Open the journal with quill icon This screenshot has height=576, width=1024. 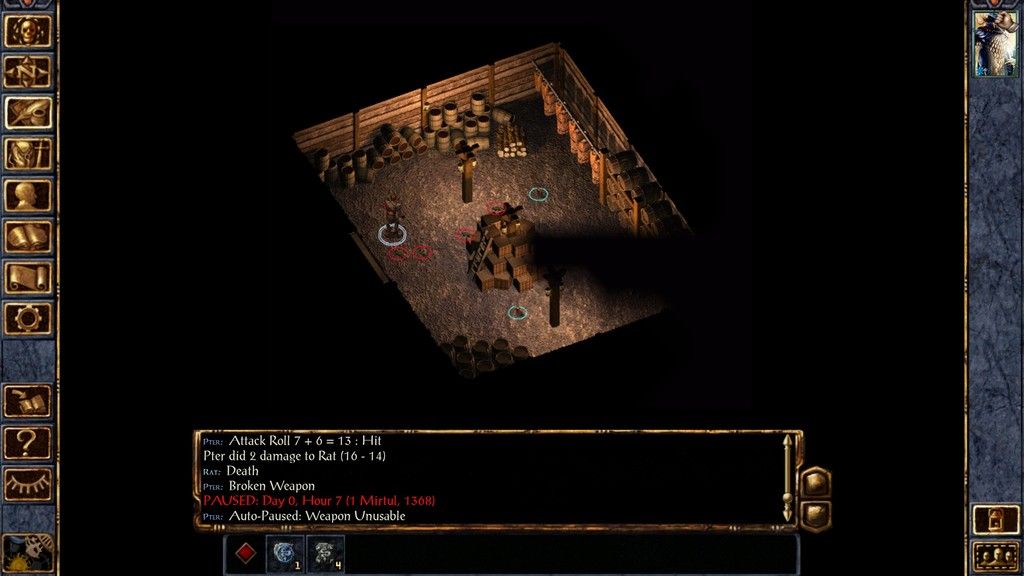(x=28, y=112)
